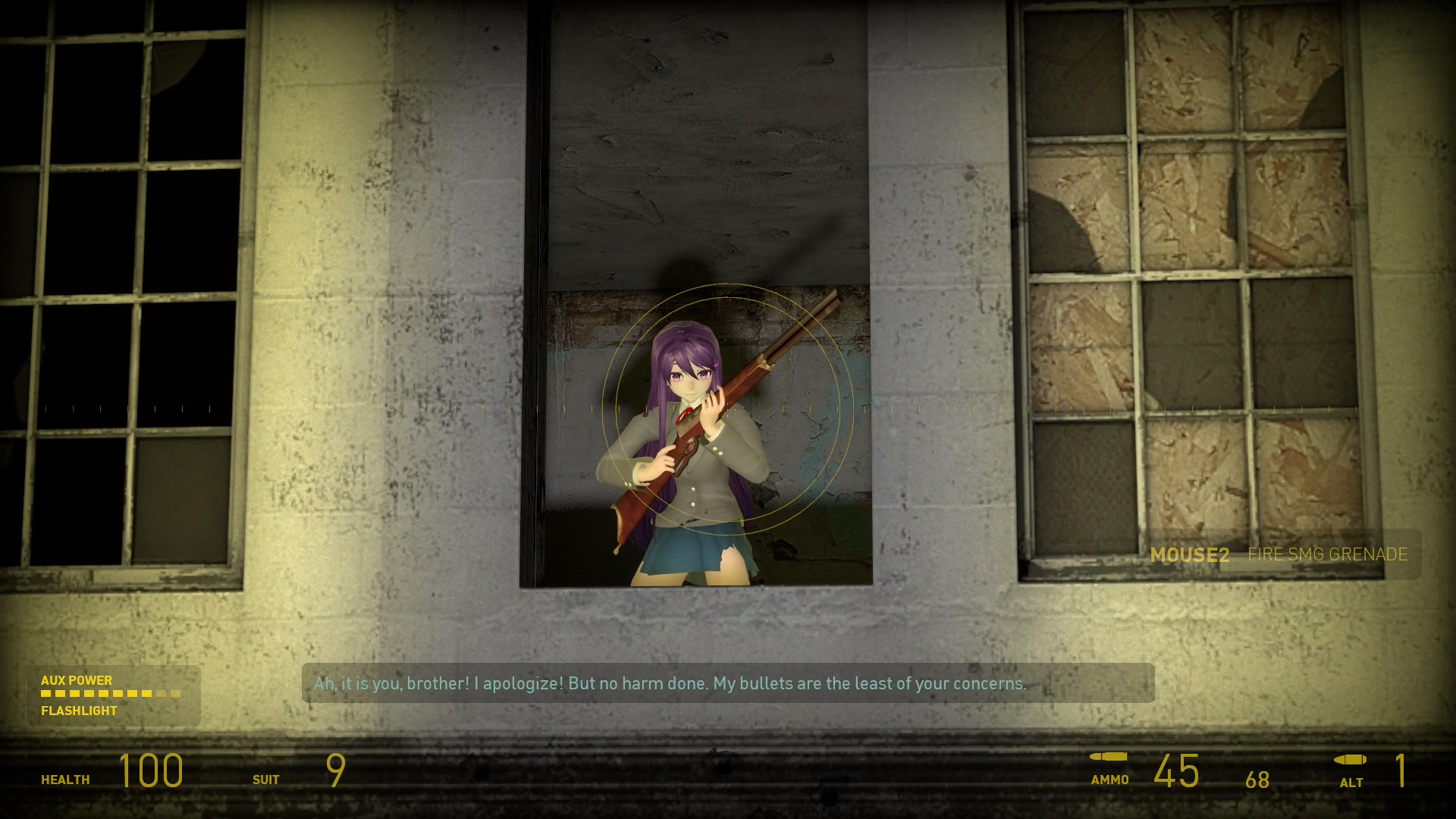
Task: Click the MOUSE2 keybind label
Action: tap(1191, 554)
